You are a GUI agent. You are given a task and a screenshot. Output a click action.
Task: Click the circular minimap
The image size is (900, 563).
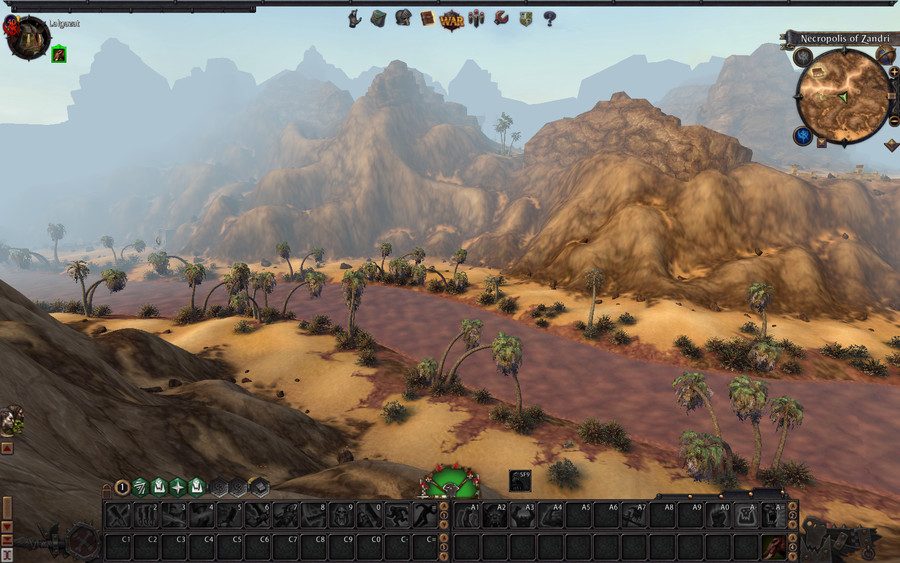coord(843,95)
